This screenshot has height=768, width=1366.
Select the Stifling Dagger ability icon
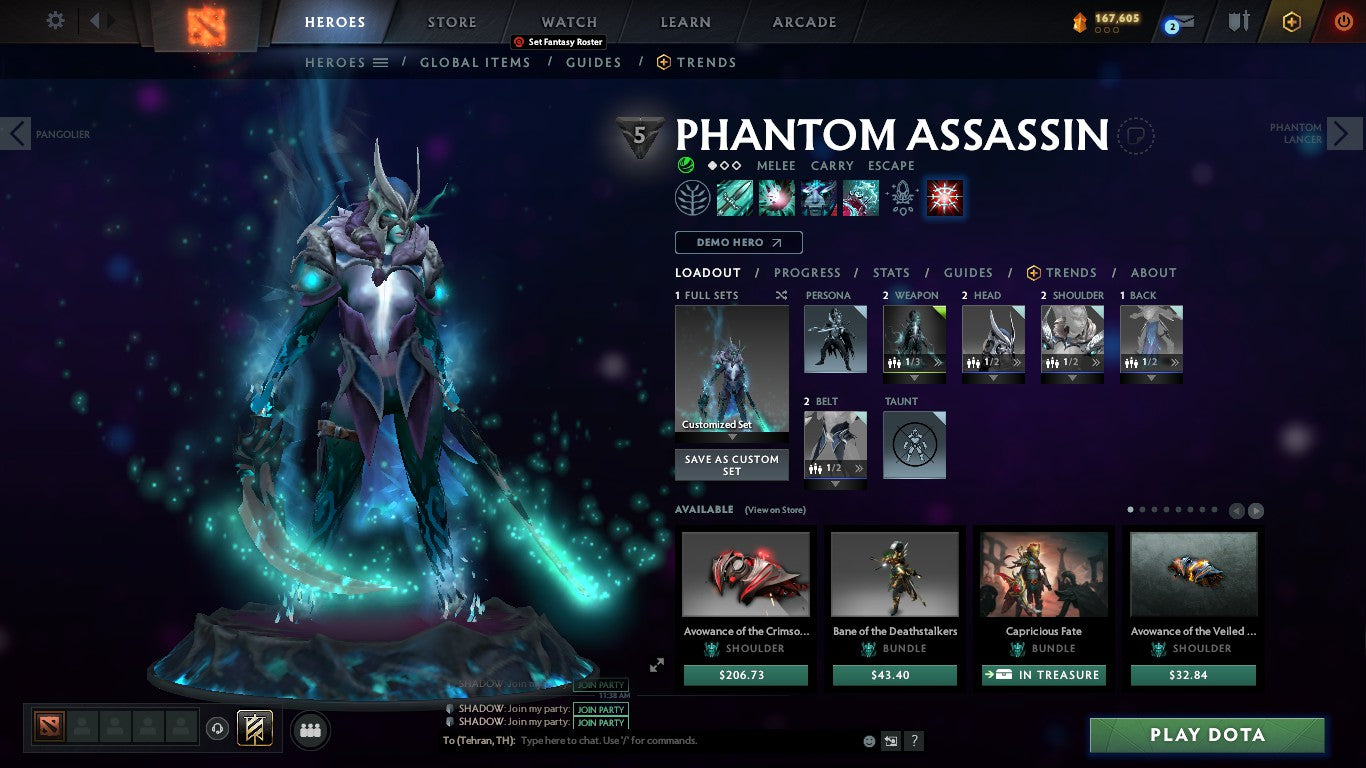click(x=735, y=197)
